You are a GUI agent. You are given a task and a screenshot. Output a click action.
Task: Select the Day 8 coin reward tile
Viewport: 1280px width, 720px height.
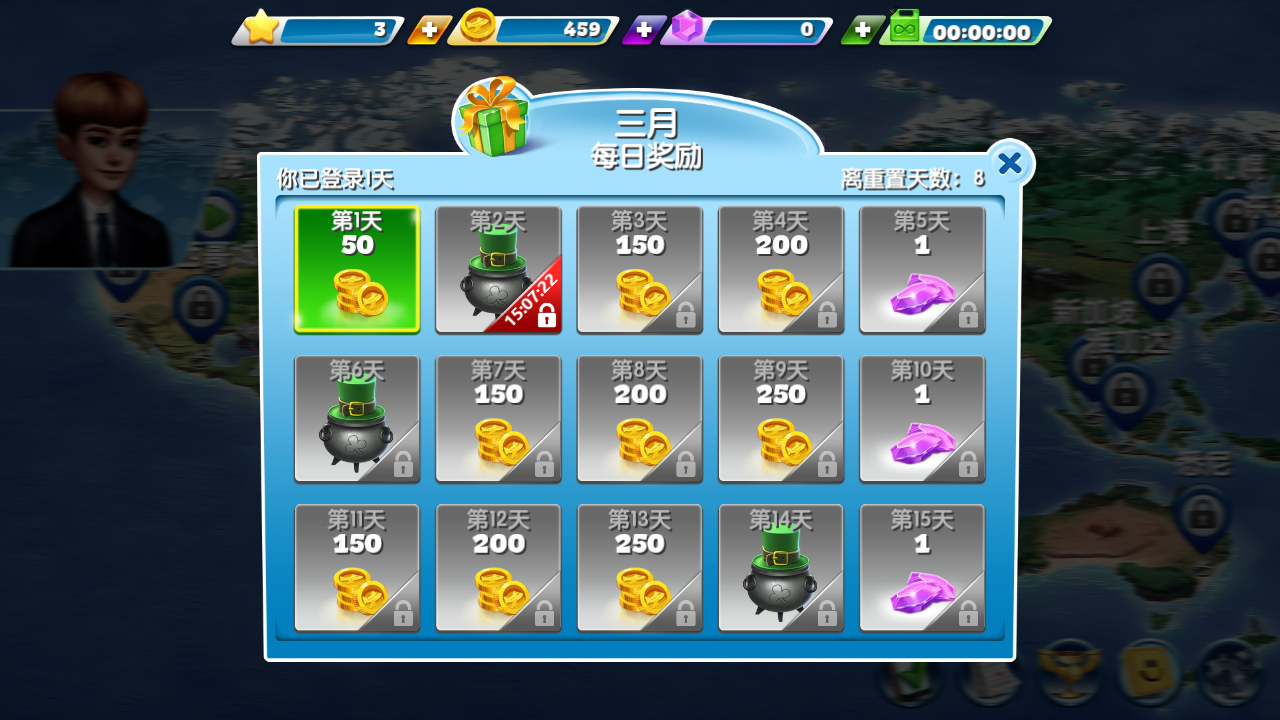coord(640,418)
